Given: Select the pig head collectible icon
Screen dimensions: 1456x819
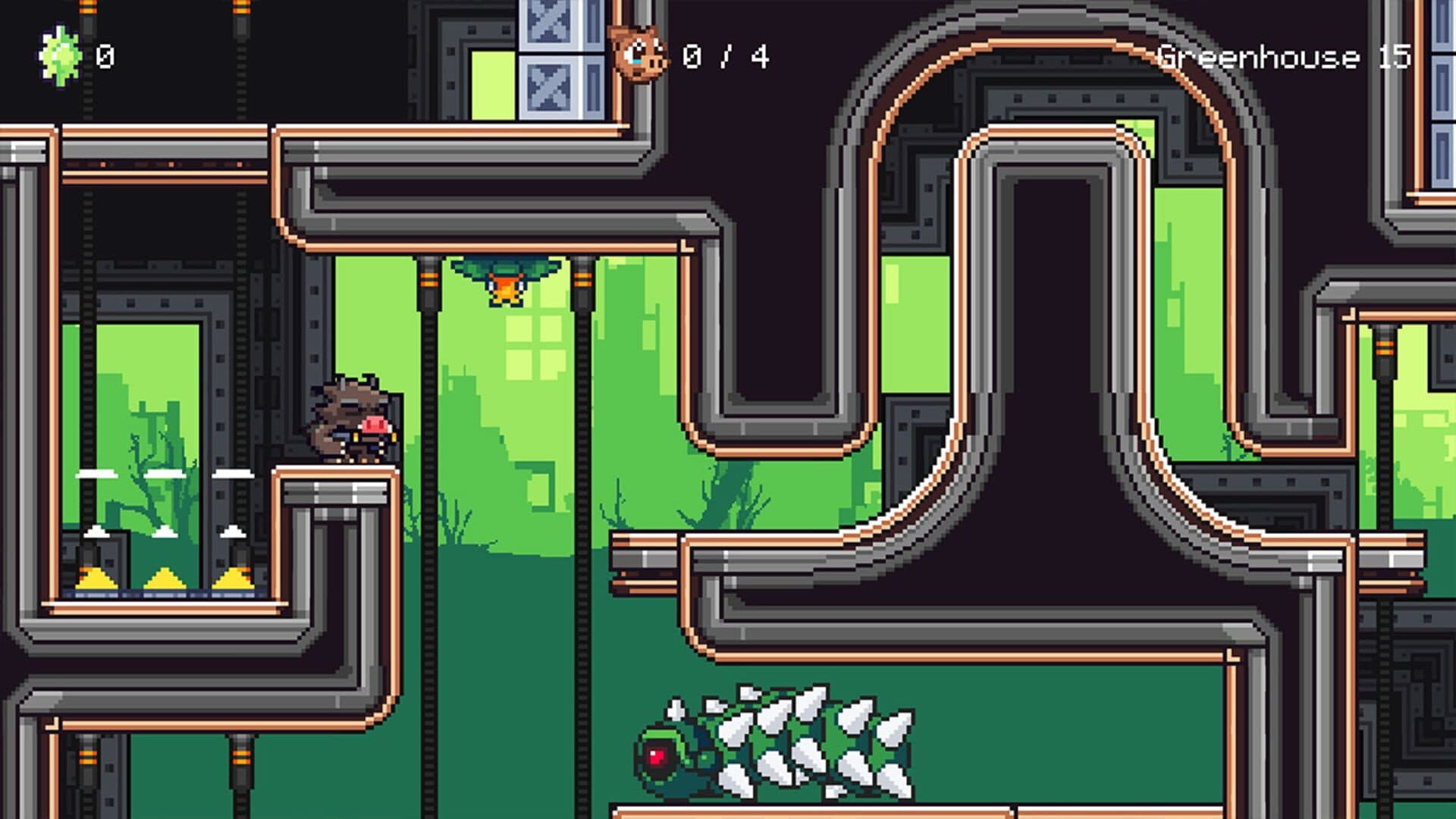Looking at the screenshot, I should click(x=639, y=55).
